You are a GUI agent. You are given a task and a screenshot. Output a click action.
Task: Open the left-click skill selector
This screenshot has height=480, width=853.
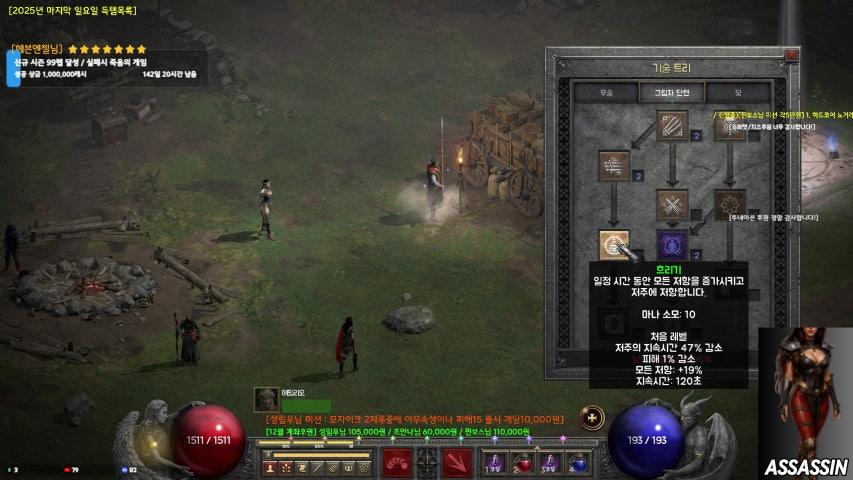tap(398, 463)
